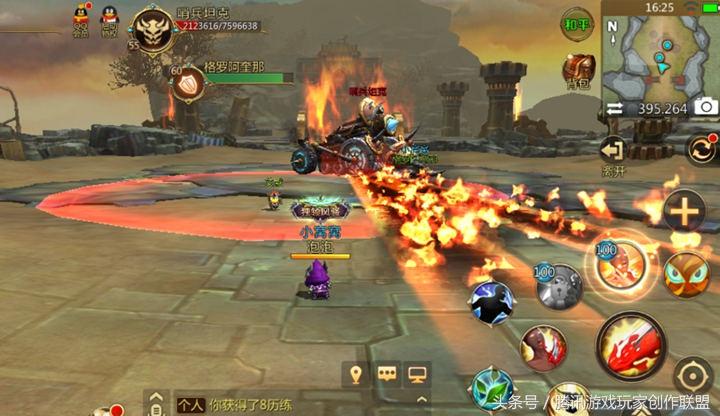Activate the glowing orange warrior skill
720x416 pixels.
point(613,264)
